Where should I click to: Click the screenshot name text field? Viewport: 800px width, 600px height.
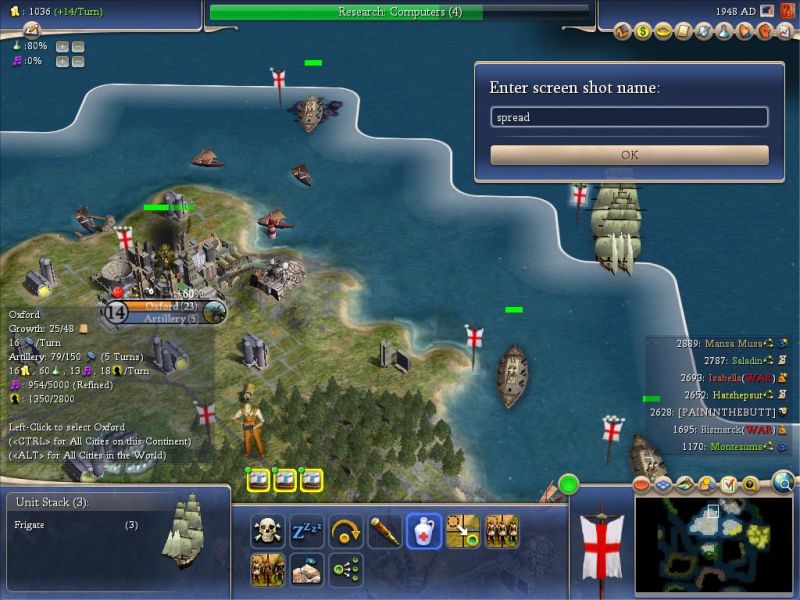[x=629, y=117]
